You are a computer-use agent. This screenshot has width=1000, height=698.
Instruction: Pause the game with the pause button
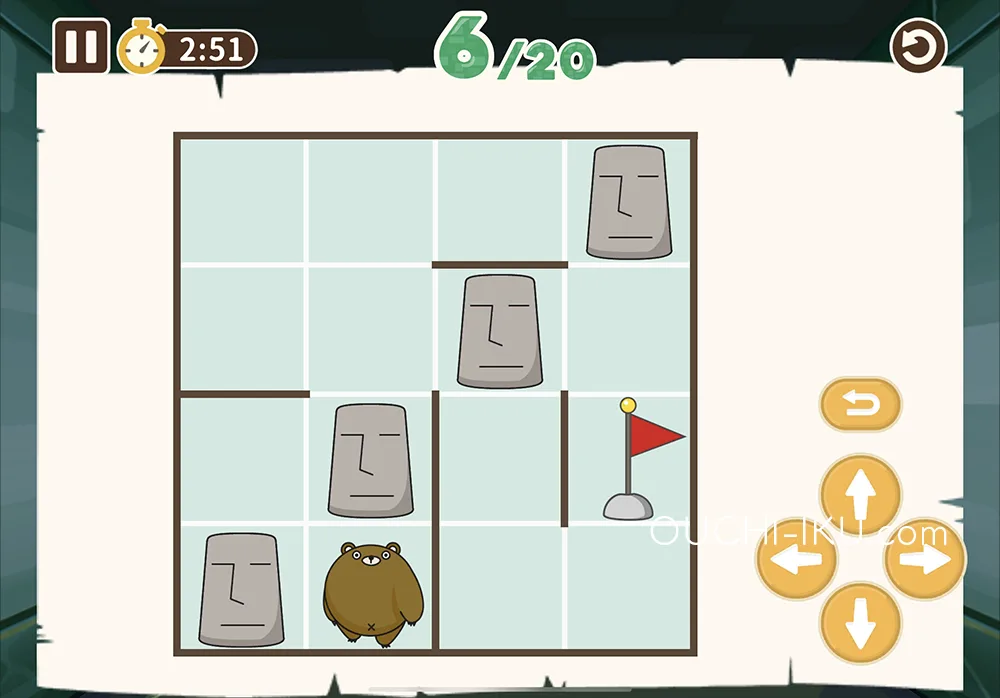[x=81, y=47]
